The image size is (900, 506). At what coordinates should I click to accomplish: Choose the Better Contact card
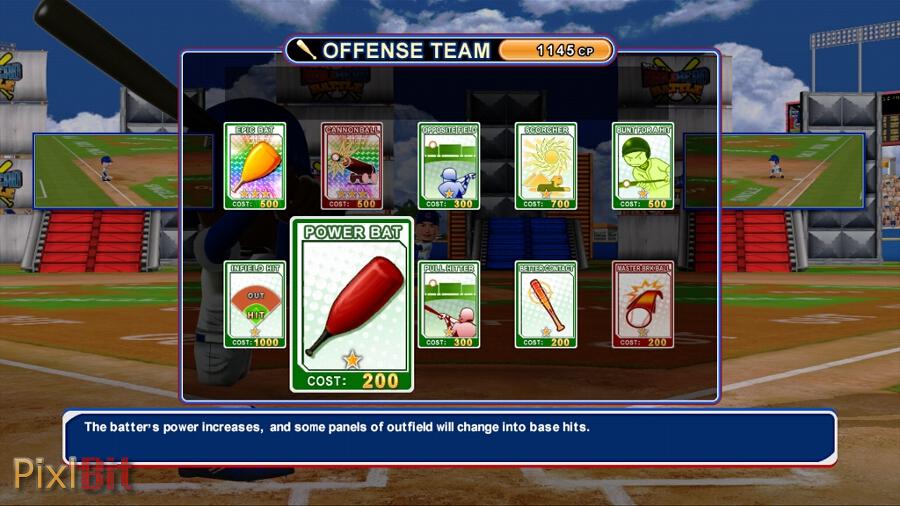(x=545, y=304)
